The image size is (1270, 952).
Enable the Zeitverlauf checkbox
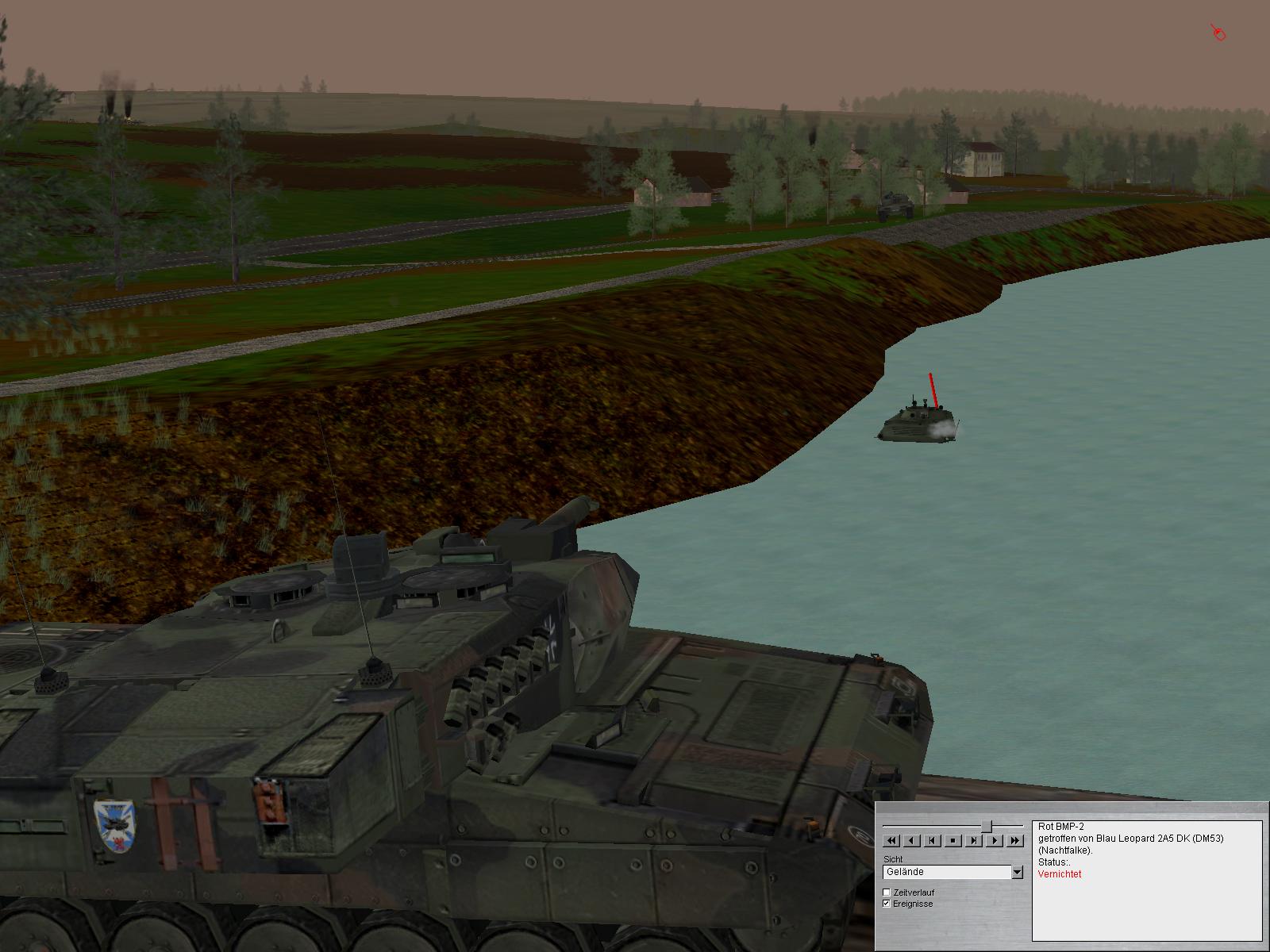click(887, 892)
